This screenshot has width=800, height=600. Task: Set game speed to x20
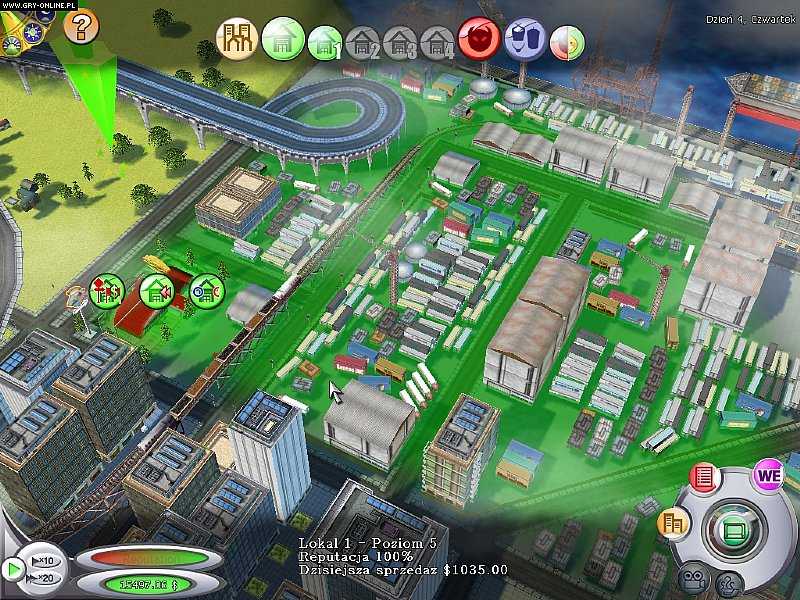tap(44, 577)
